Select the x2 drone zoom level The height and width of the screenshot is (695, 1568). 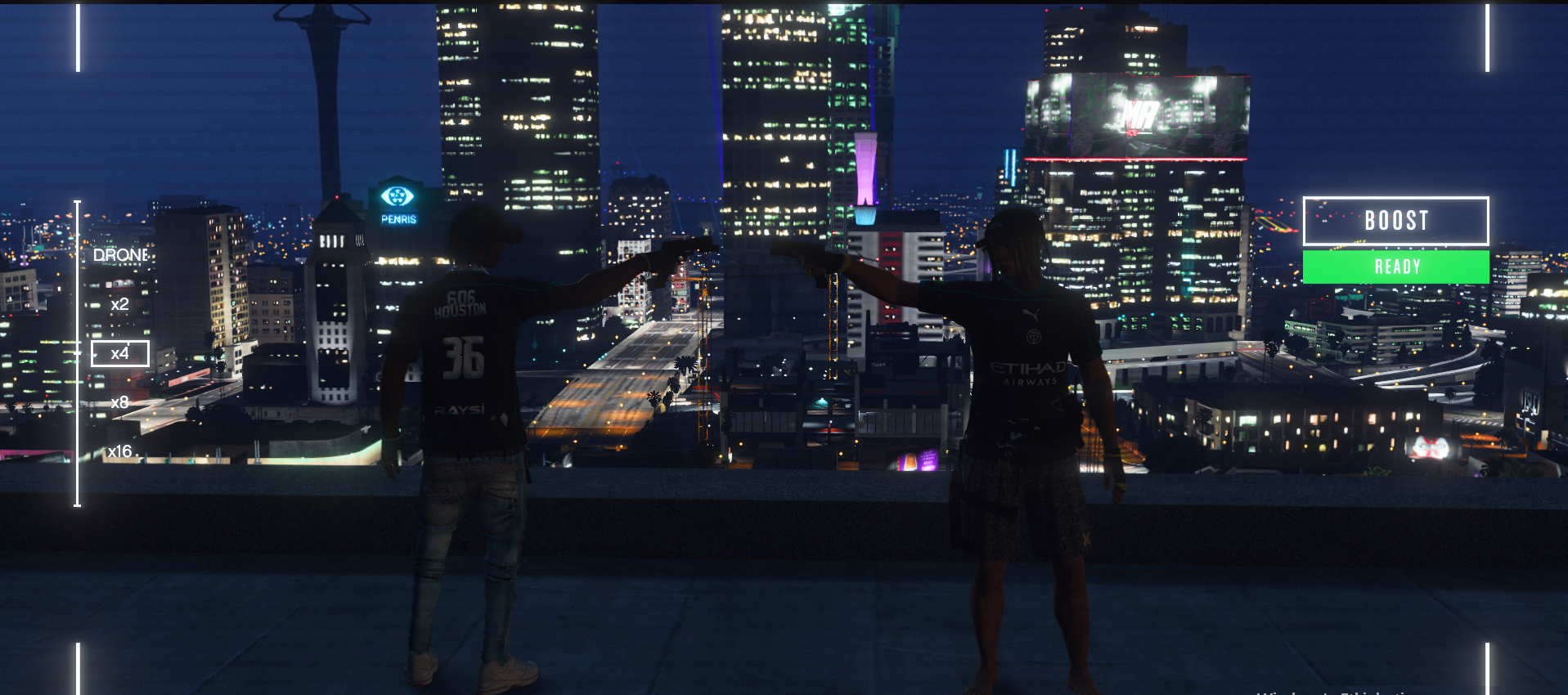click(119, 304)
